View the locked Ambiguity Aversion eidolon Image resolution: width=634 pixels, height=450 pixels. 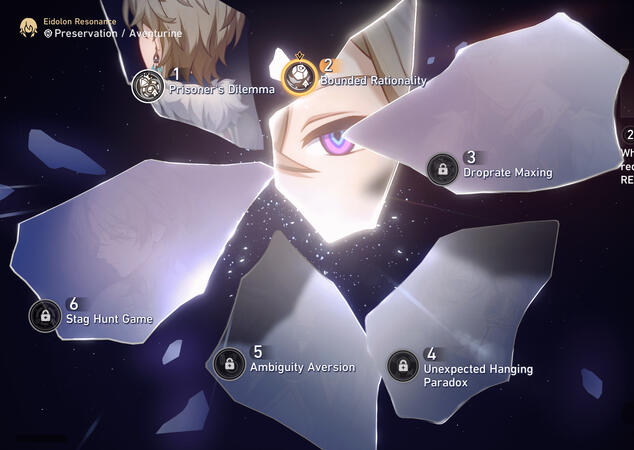[229, 363]
